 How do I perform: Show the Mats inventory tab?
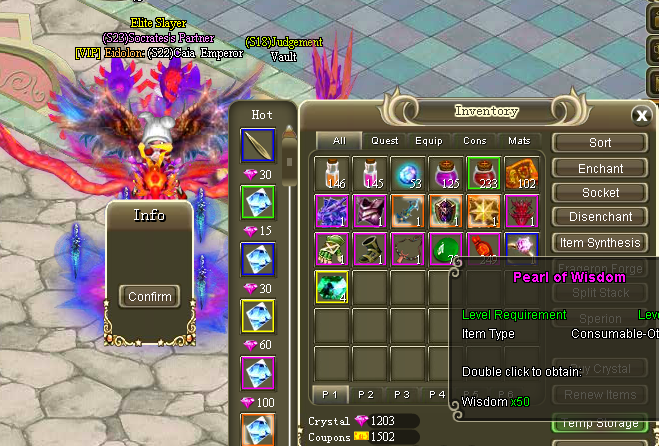(519, 141)
